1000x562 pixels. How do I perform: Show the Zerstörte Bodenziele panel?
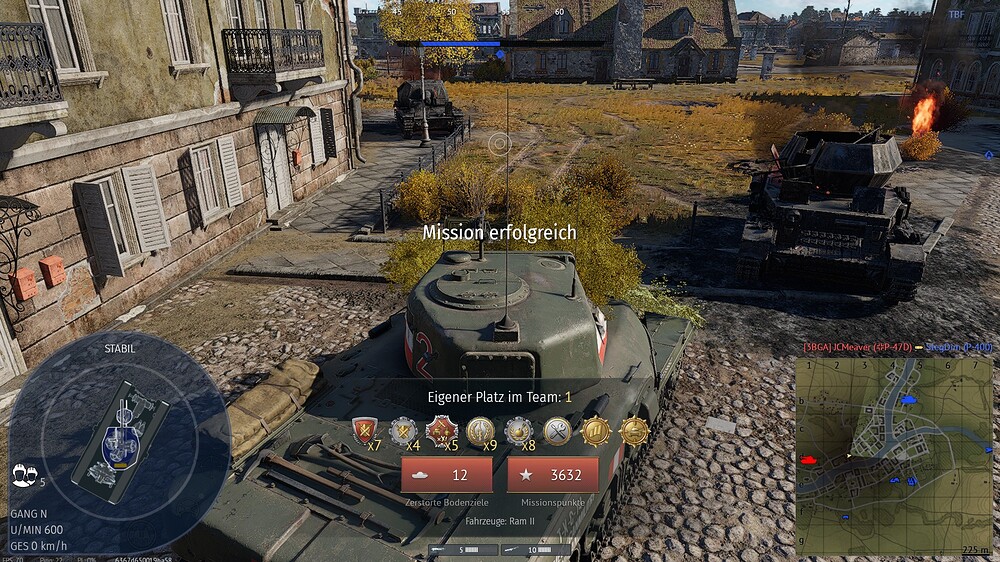pyautogui.click(x=446, y=475)
